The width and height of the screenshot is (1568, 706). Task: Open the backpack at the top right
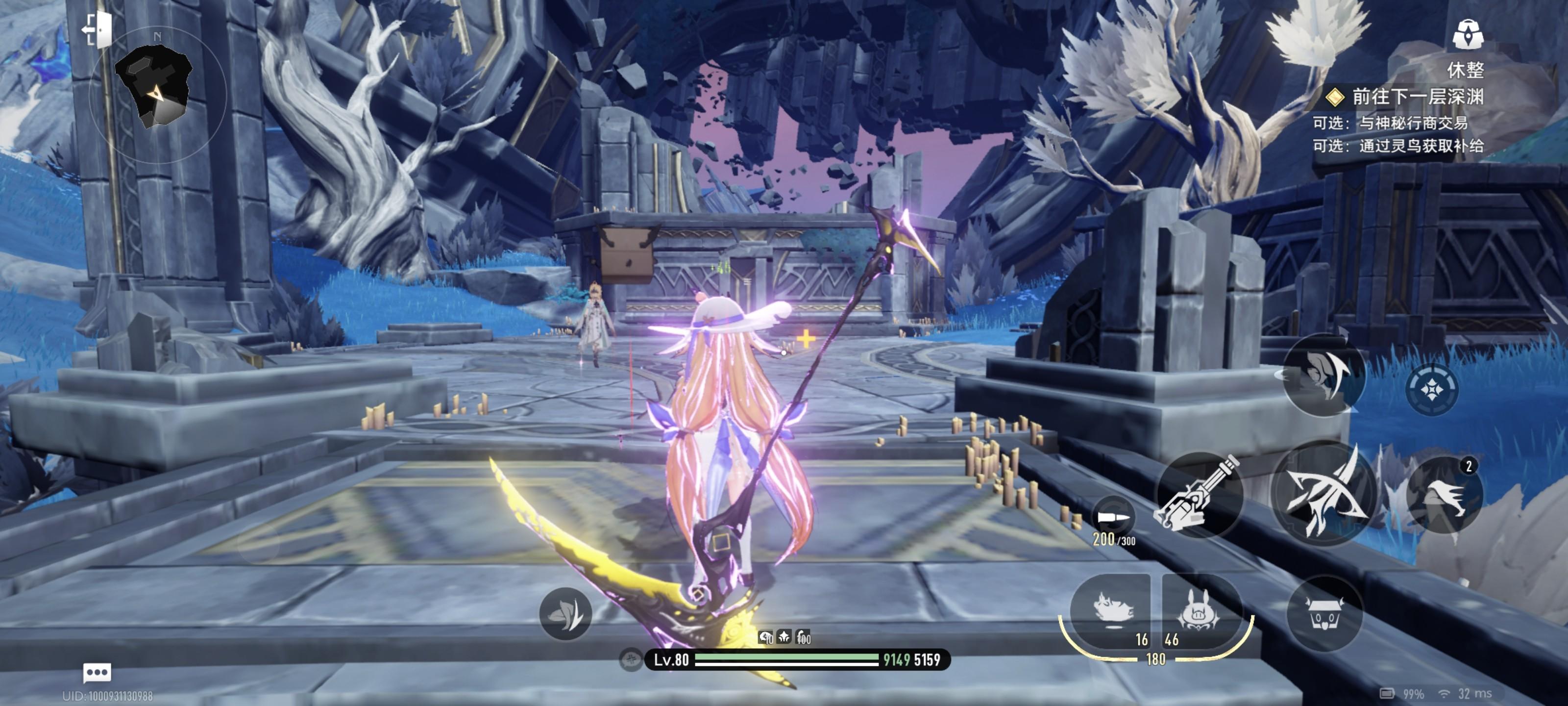click(1467, 34)
